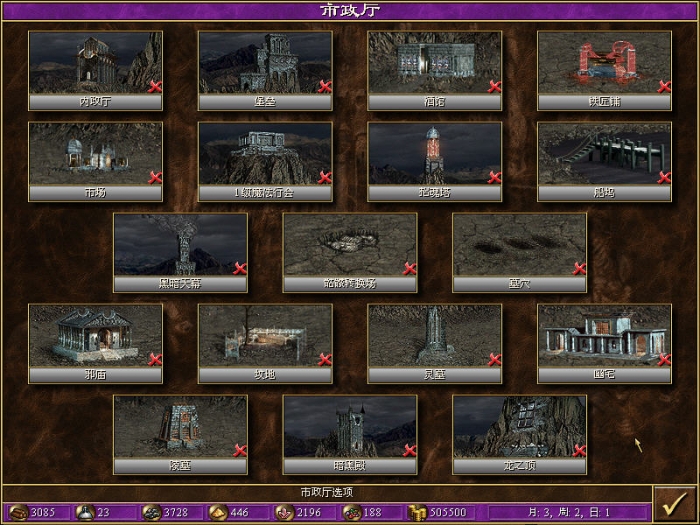
Task: Open the 骷髅转换场 skeleton transformer option
Action: 350,245
